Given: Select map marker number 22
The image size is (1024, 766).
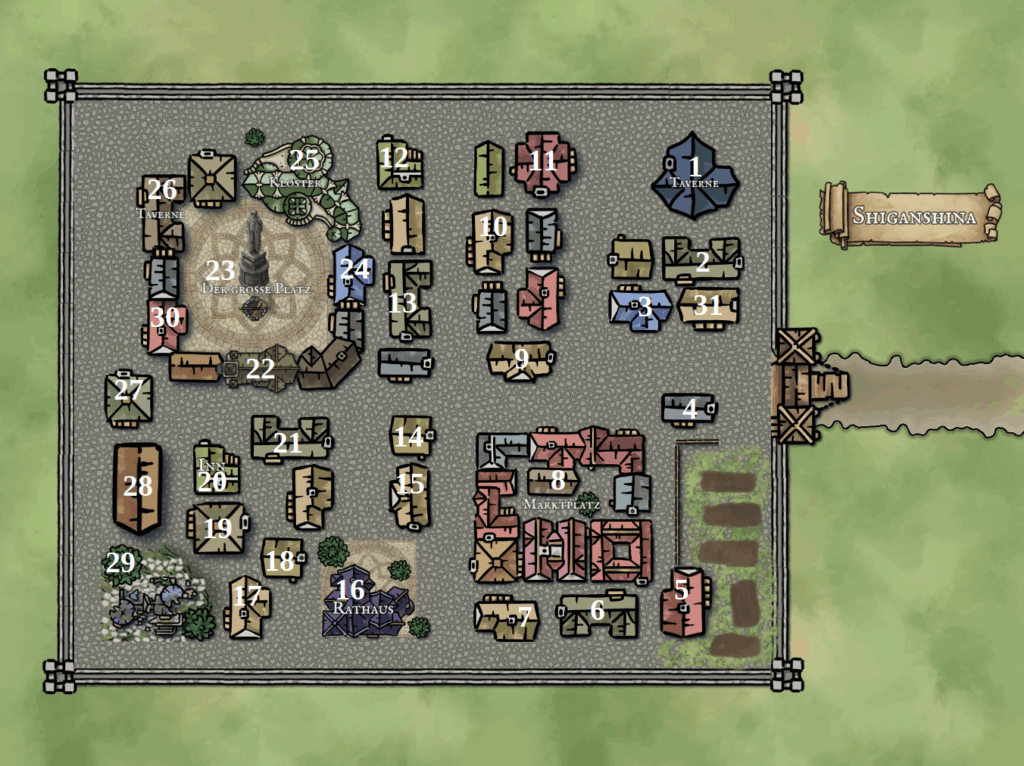Looking at the screenshot, I should pyautogui.click(x=260, y=368).
